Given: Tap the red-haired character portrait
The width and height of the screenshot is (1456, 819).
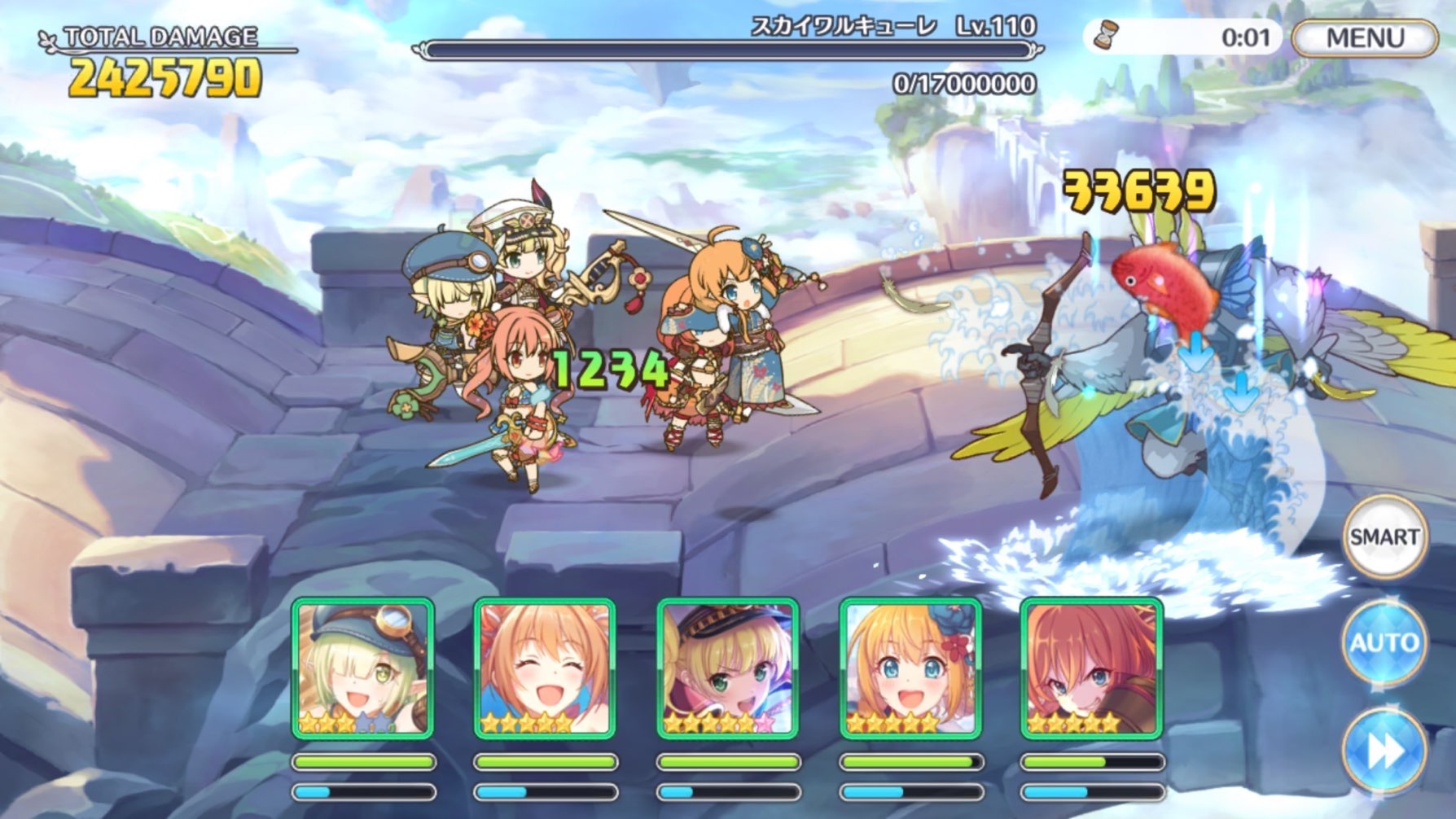Looking at the screenshot, I should click(x=1091, y=669).
